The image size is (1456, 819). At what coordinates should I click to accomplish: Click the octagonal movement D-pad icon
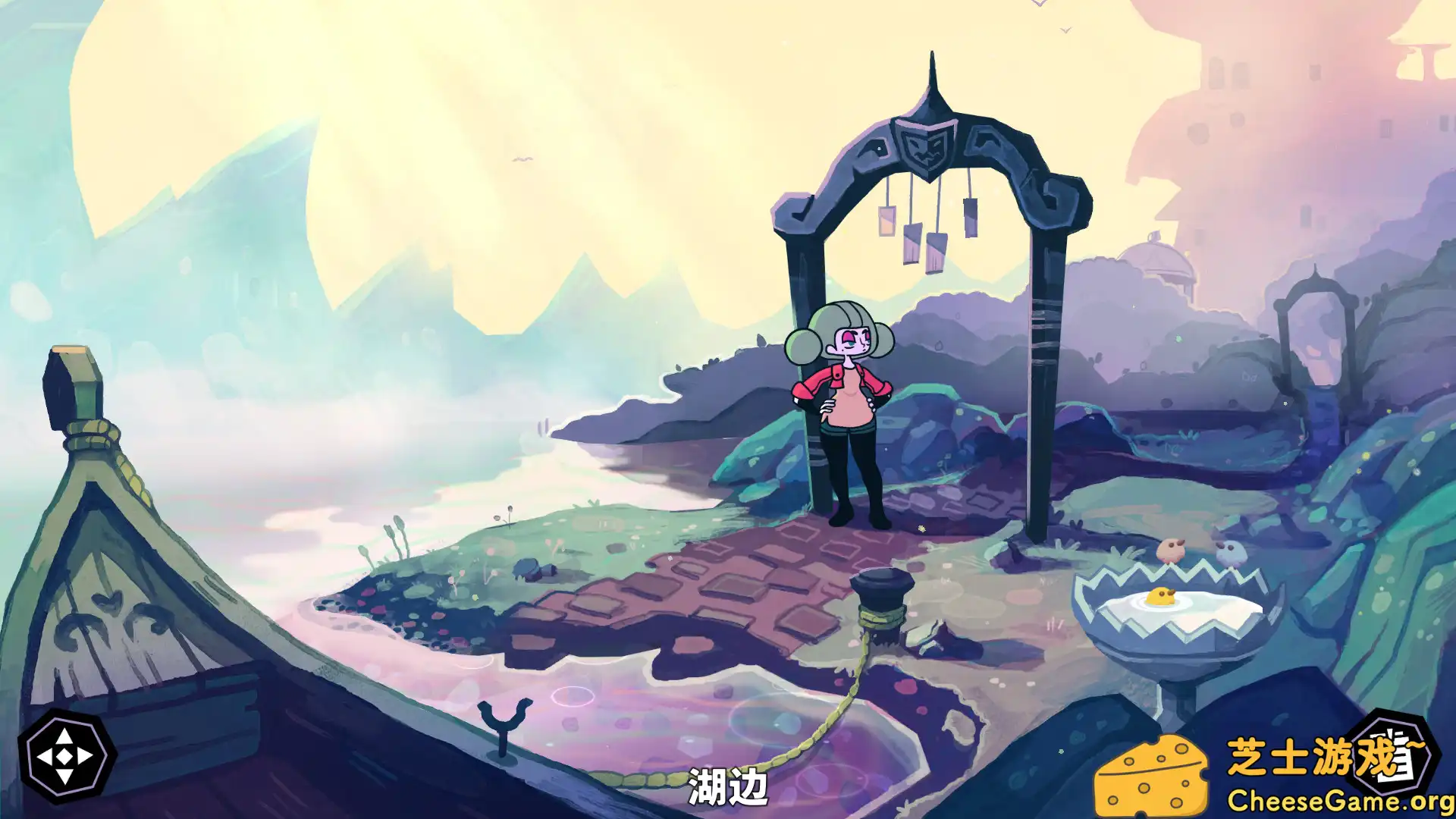click(x=63, y=755)
